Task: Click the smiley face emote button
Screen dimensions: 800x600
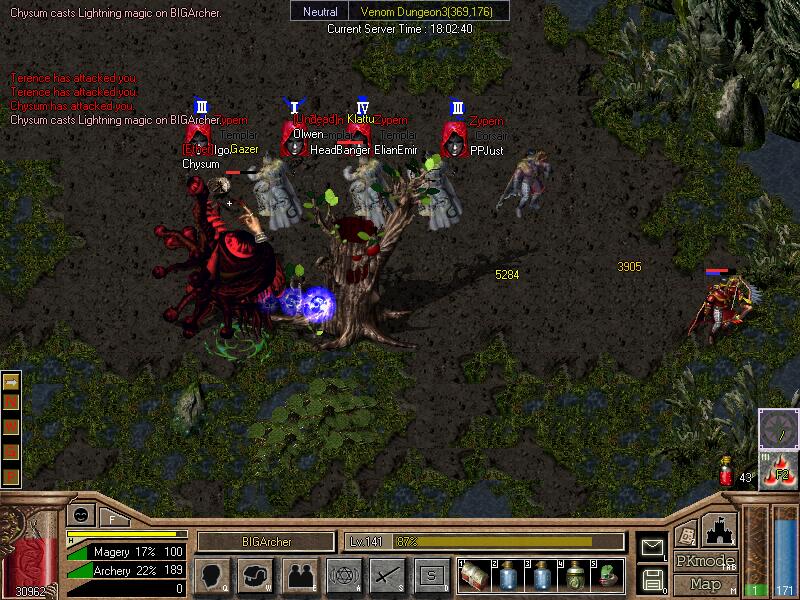Action: click(79, 514)
